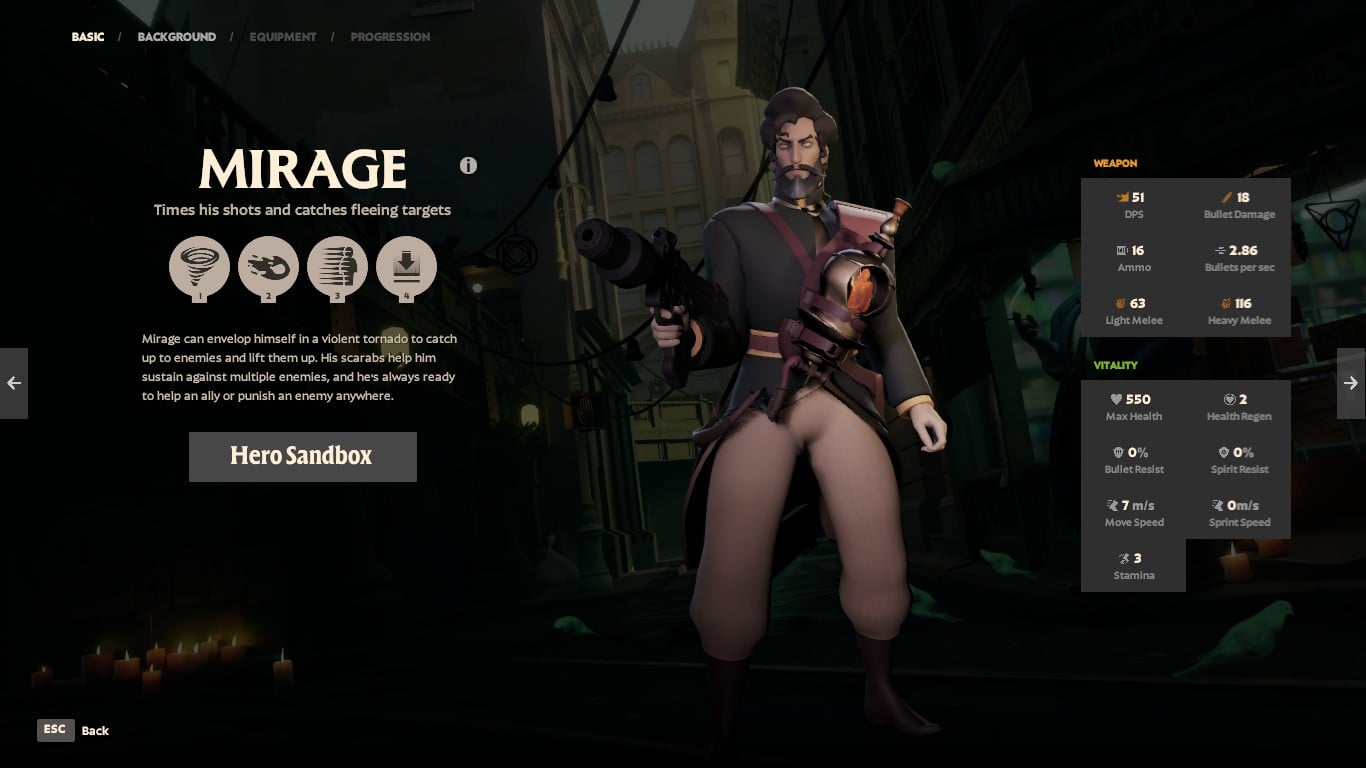This screenshot has width=1366, height=768.
Task: Open the EQUIPMENT tab
Action: tap(283, 36)
